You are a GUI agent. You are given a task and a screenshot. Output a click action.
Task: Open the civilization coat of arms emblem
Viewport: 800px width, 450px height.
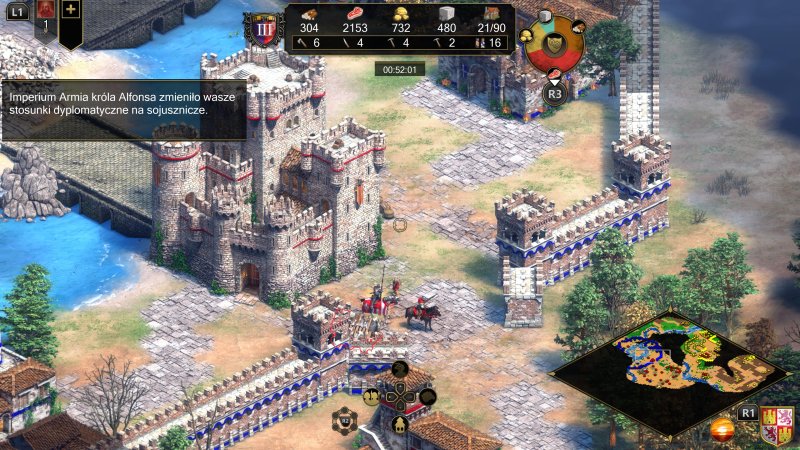[x=777, y=425]
